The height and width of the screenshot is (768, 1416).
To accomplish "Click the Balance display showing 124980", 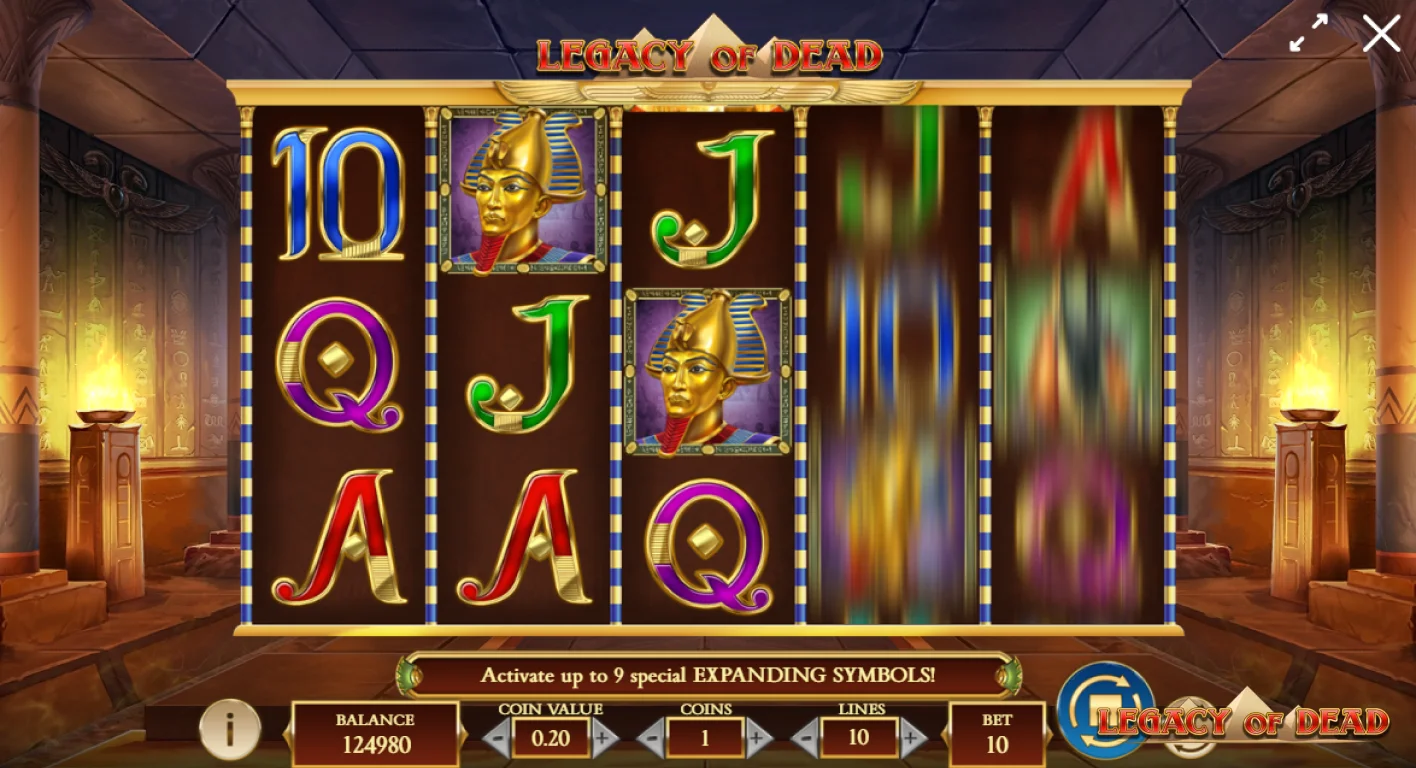I will point(375,735).
